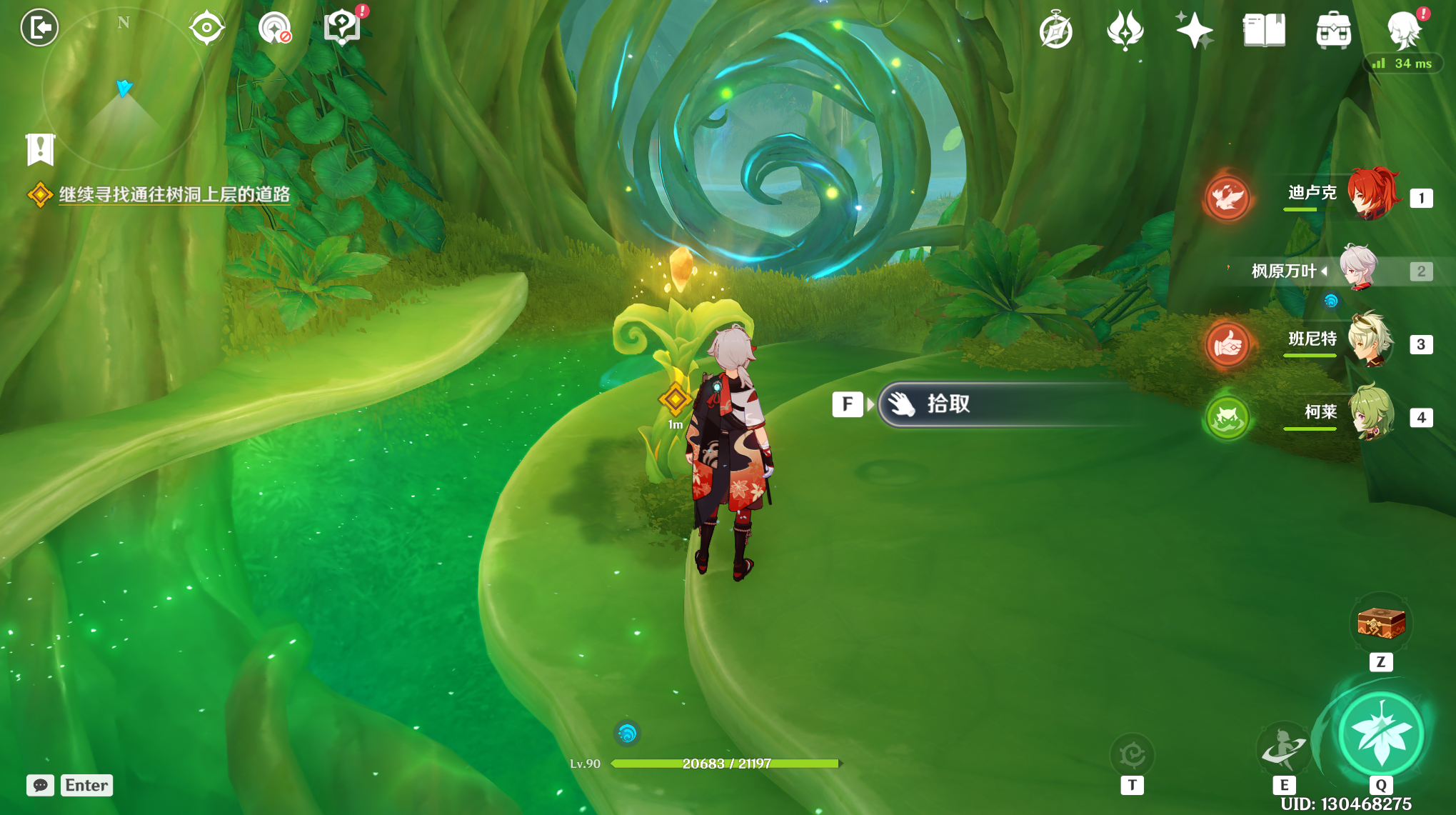Open the battle pass flame emblem icon
This screenshot has width=1456, height=815.
point(1125,31)
